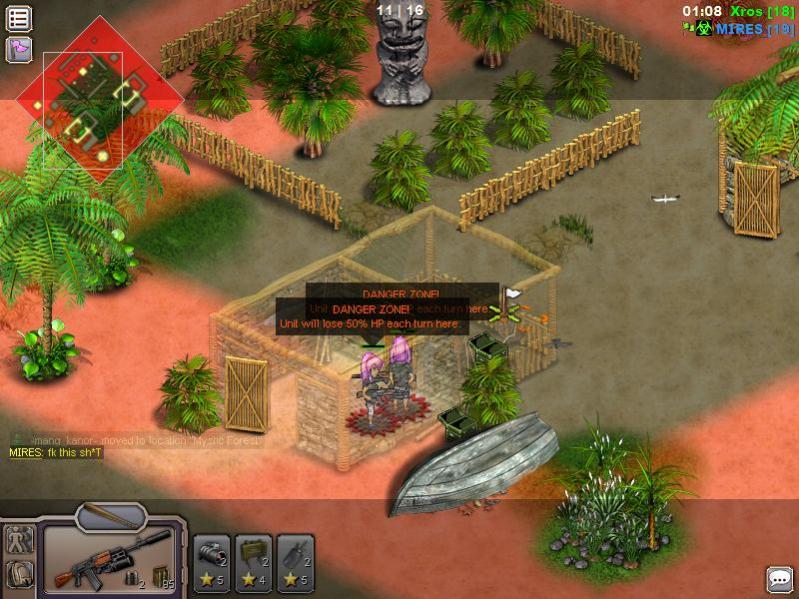Click the red diamond minimap

click(x=99, y=99)
